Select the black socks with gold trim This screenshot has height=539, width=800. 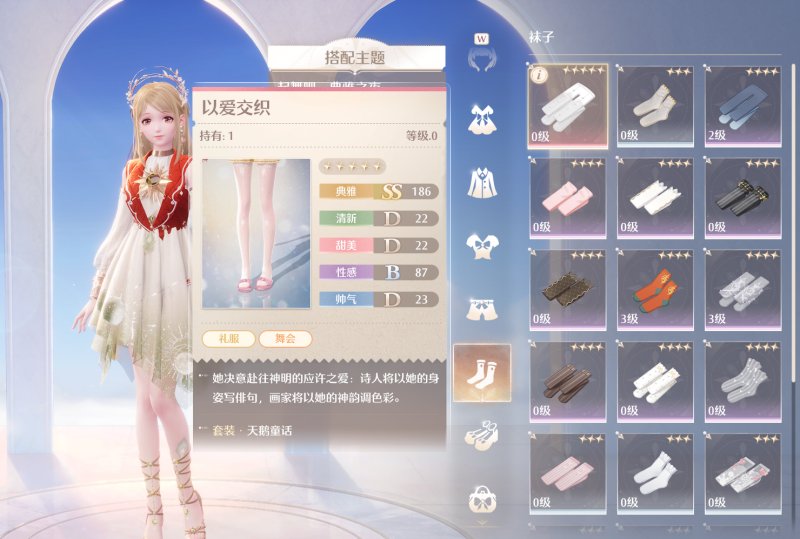tap(745, 196)
